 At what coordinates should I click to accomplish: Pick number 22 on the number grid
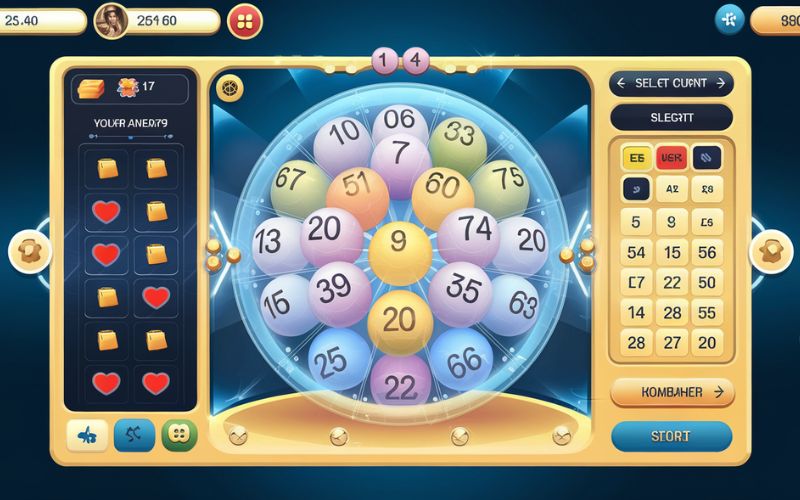[672, 283]
